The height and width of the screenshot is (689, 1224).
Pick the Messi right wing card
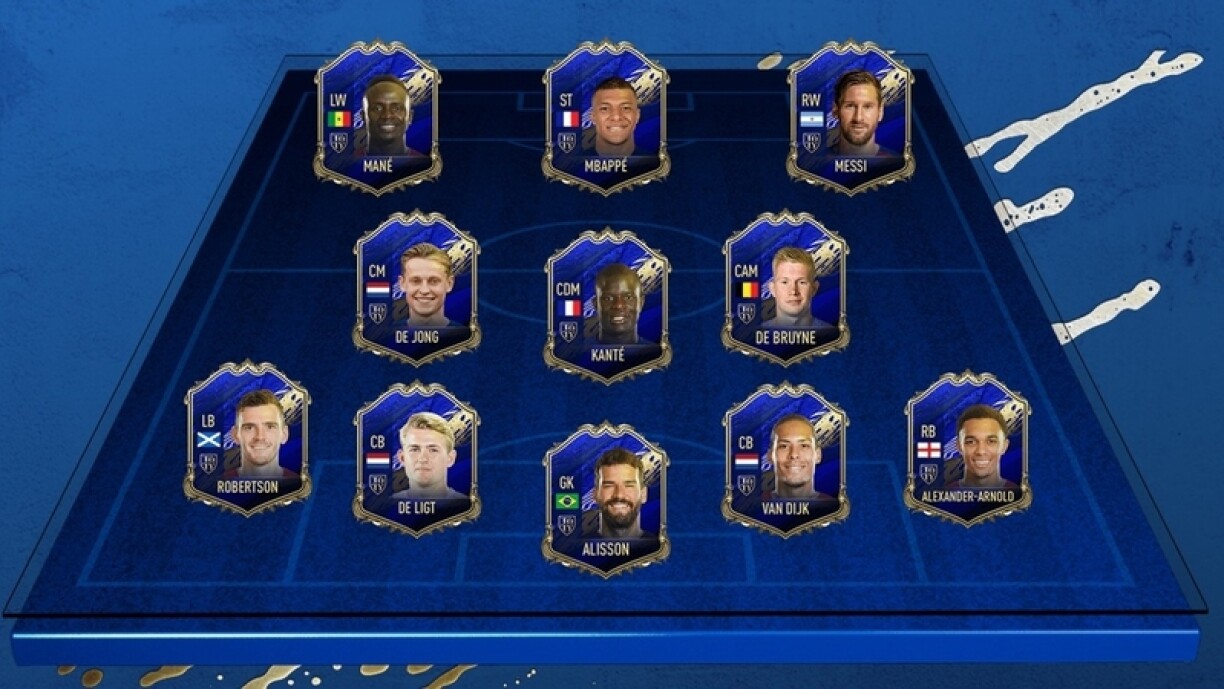tap(850, 118)
